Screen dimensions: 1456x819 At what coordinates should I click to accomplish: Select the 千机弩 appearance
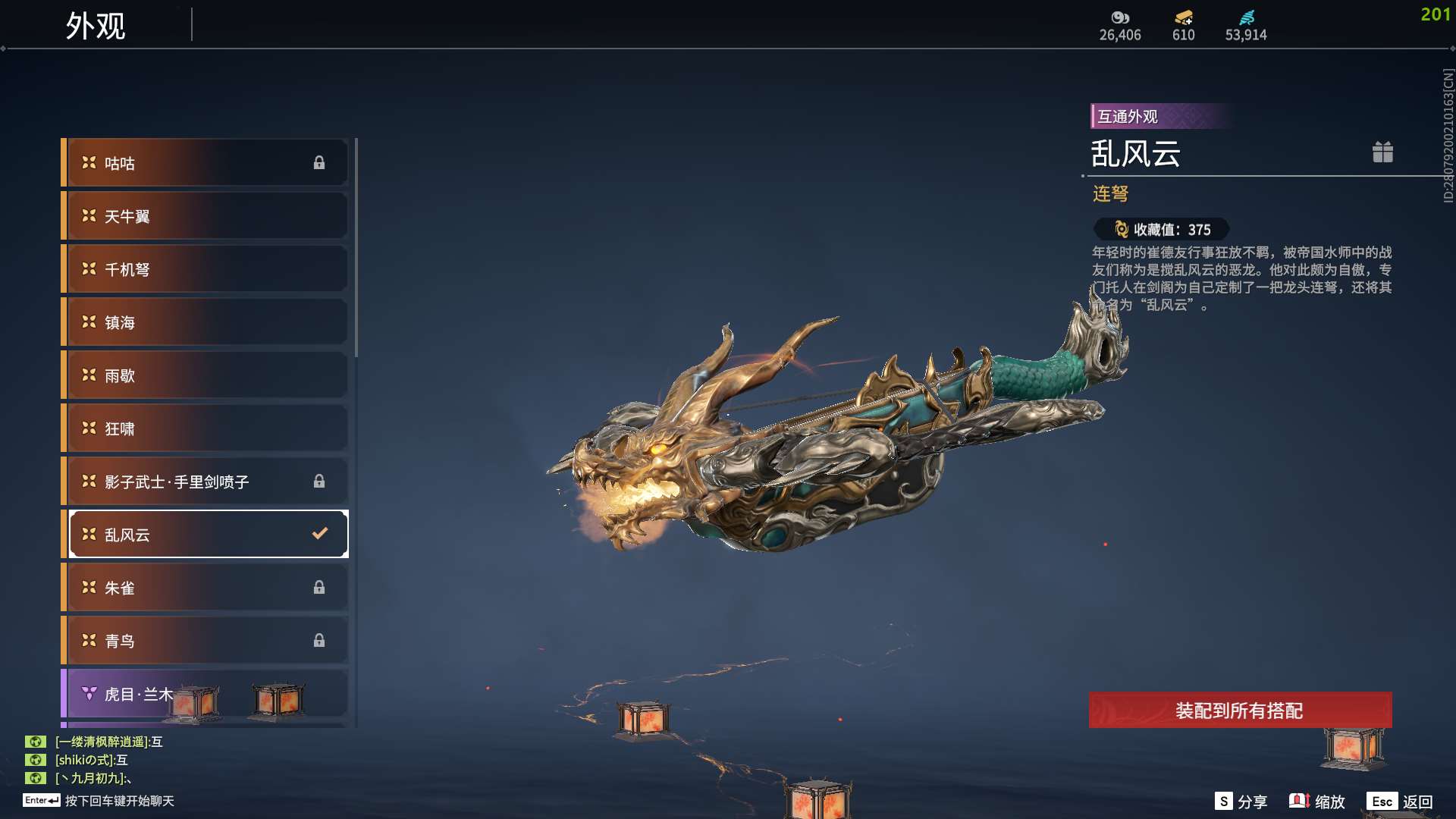[x=206, y=269]
